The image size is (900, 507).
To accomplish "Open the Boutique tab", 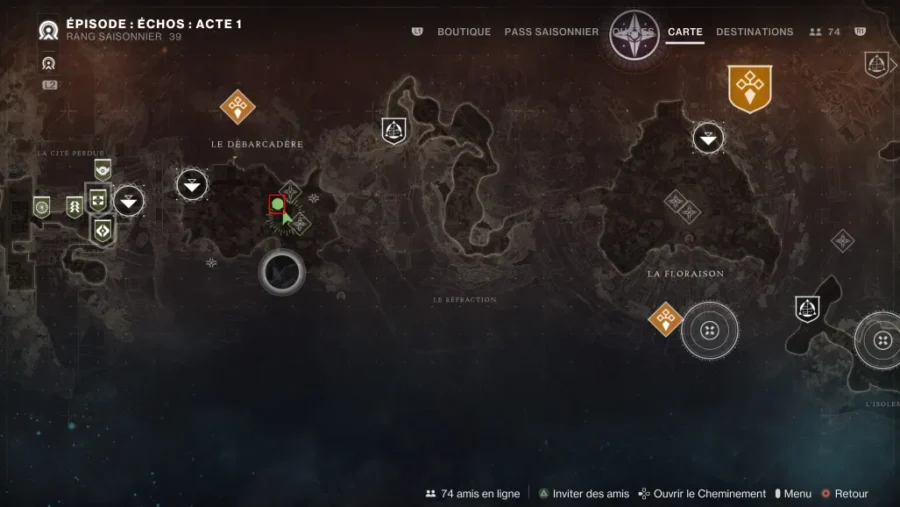I will (464, 32).
